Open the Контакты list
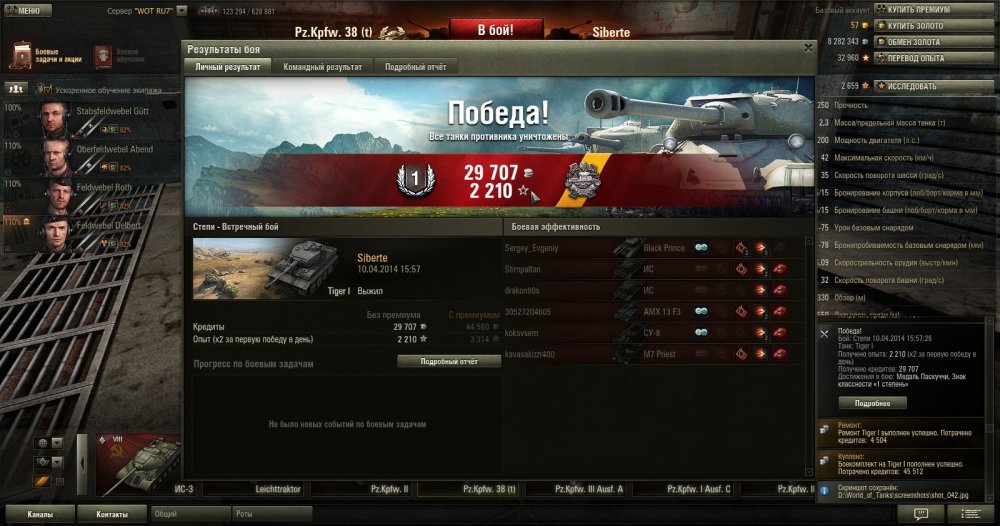 click(x=112, y=514)
